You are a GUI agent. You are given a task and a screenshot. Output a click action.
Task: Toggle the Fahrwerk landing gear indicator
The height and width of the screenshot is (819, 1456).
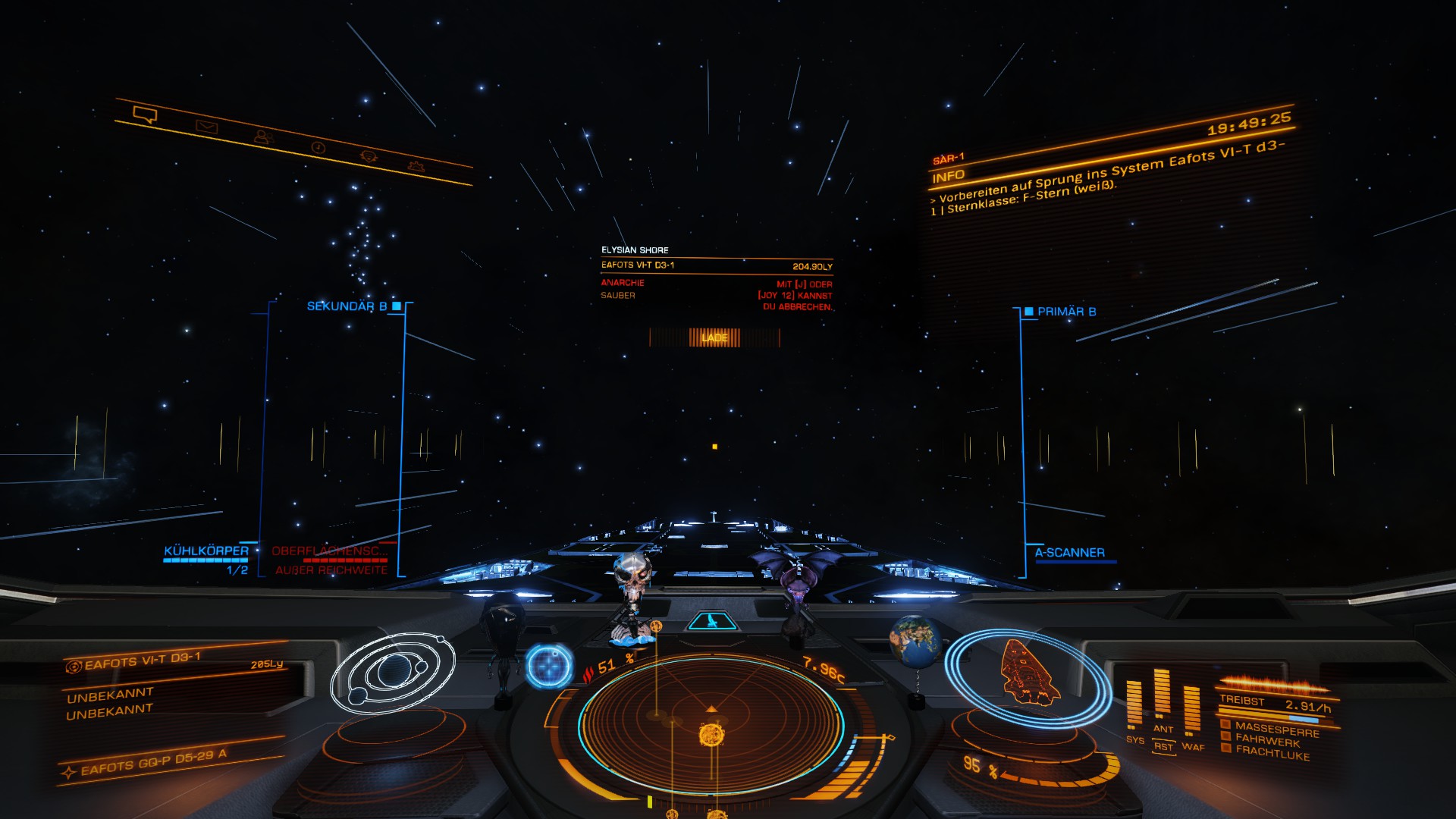(1266, 740)
